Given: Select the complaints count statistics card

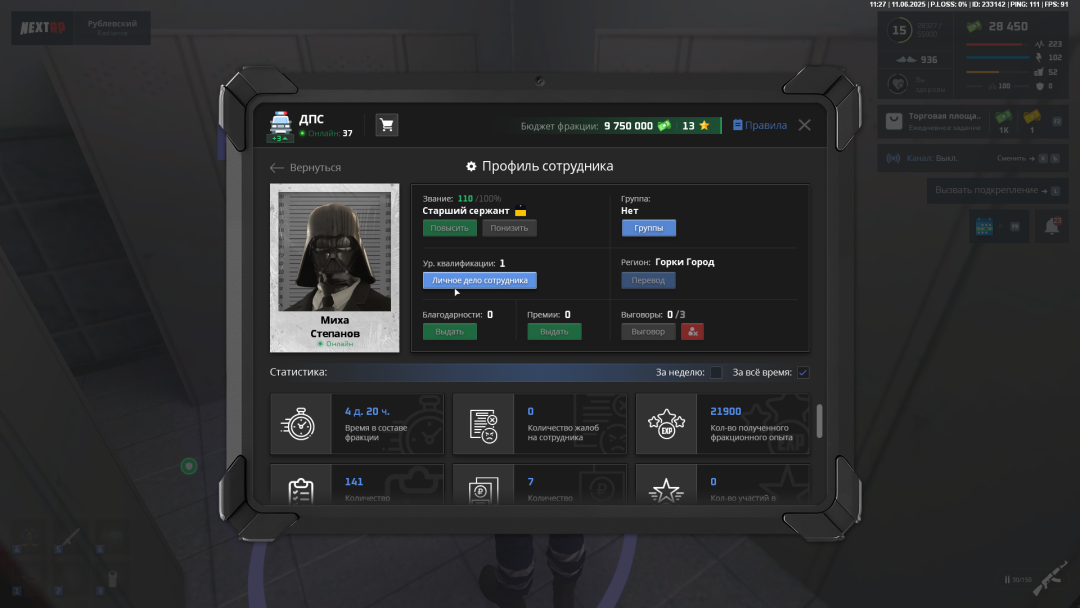Looking at the screenshot, I should click(540, 424).
